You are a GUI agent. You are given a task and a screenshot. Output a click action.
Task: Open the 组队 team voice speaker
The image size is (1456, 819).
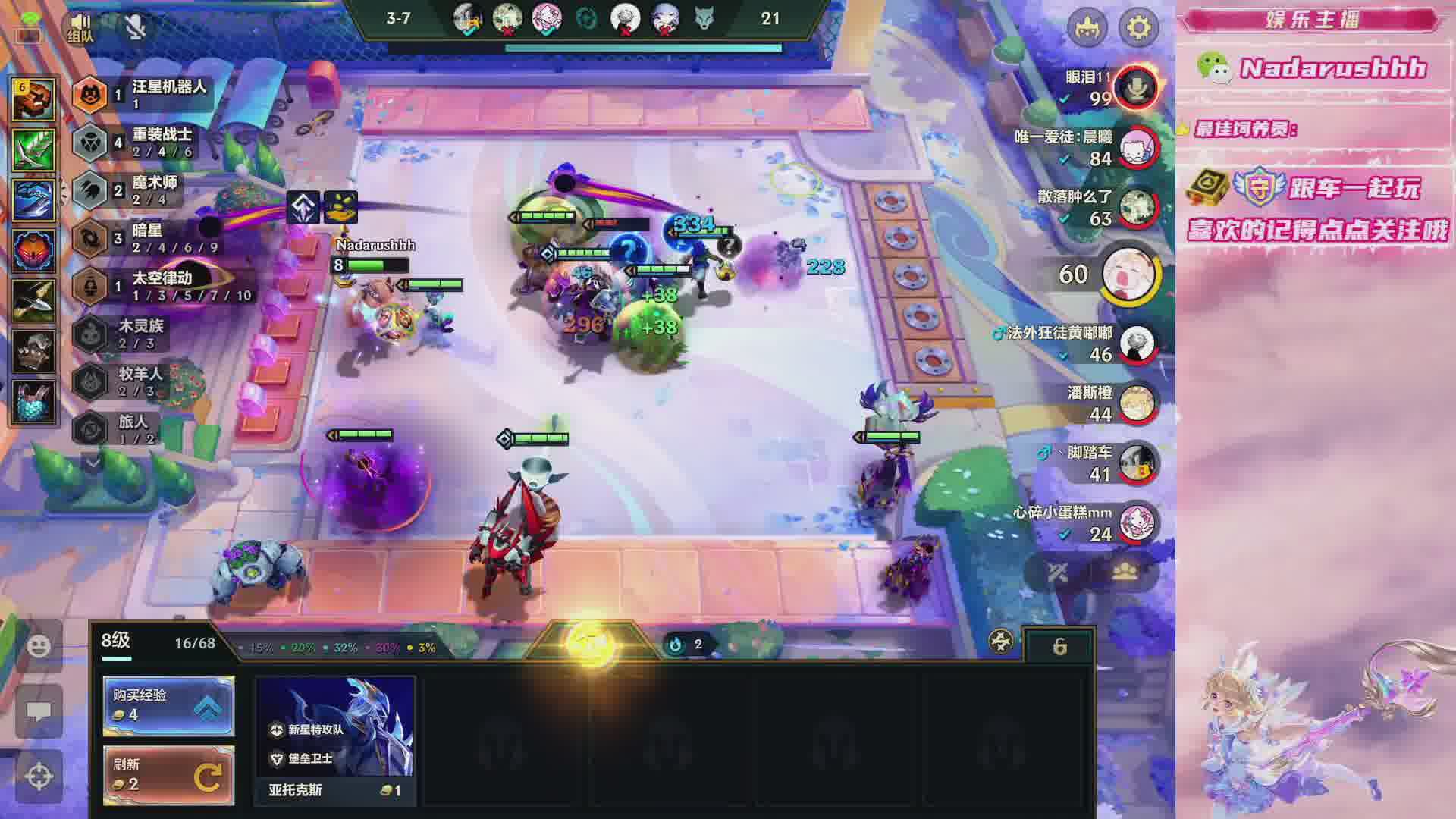pos(81,27)
